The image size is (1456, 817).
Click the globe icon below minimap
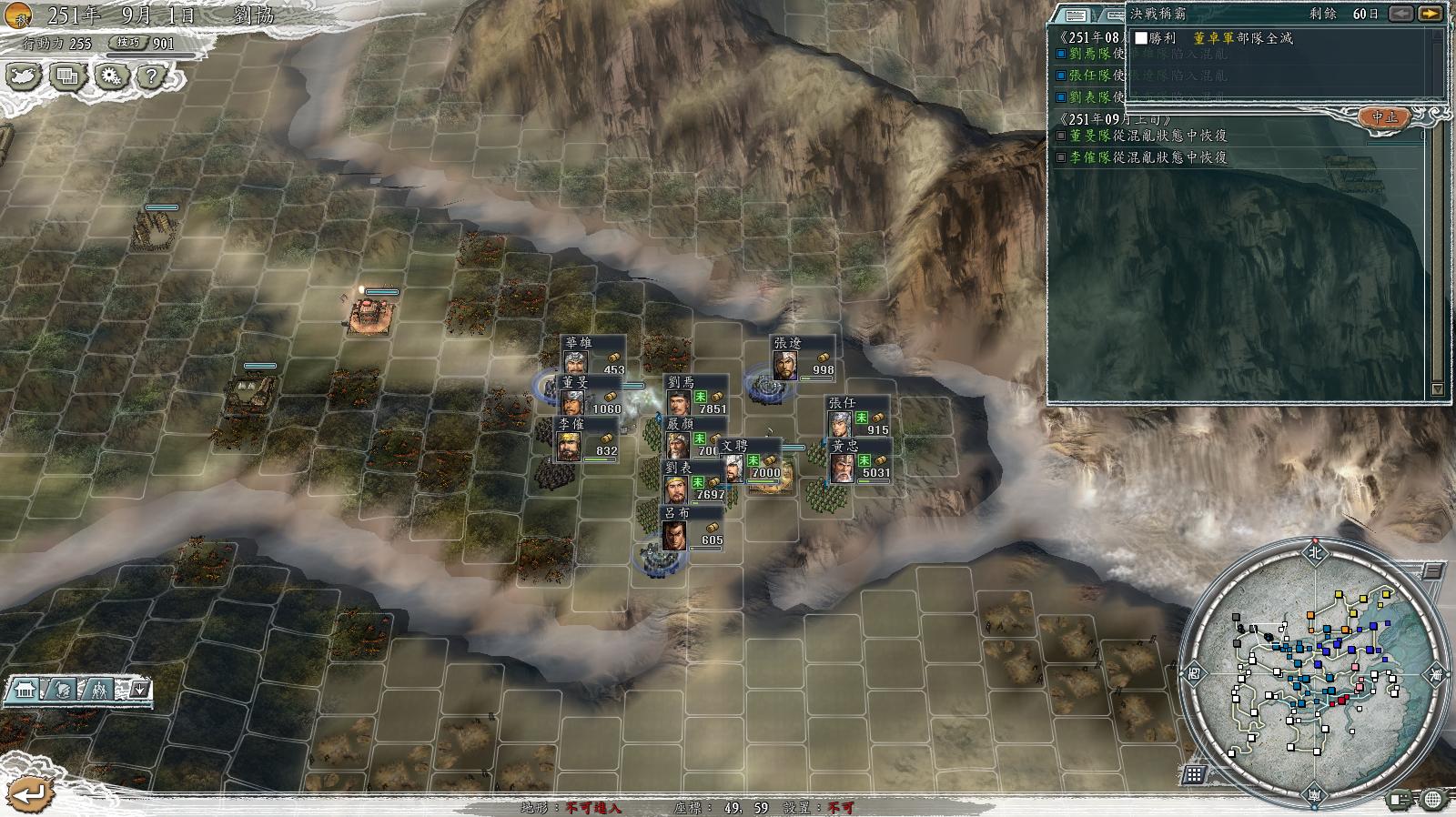[x=1432, y=800]
